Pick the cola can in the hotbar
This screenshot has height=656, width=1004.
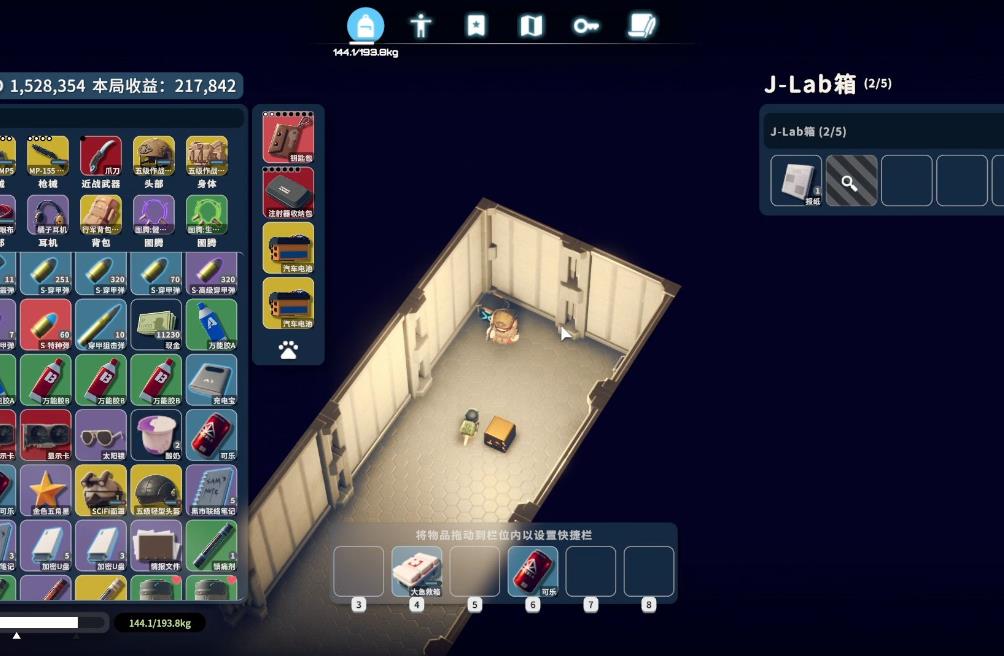tap(532, 571)
